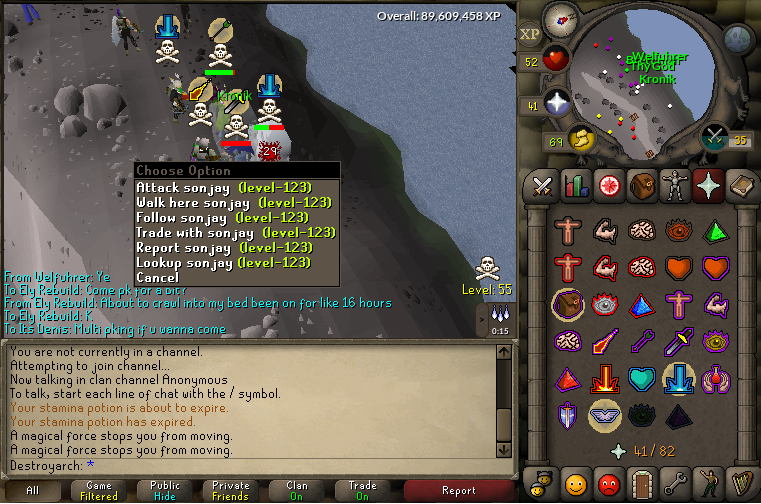Viewport: 761px width, 504px height.
Task: Open the inventory backpack tab
Action: [641, 186]
